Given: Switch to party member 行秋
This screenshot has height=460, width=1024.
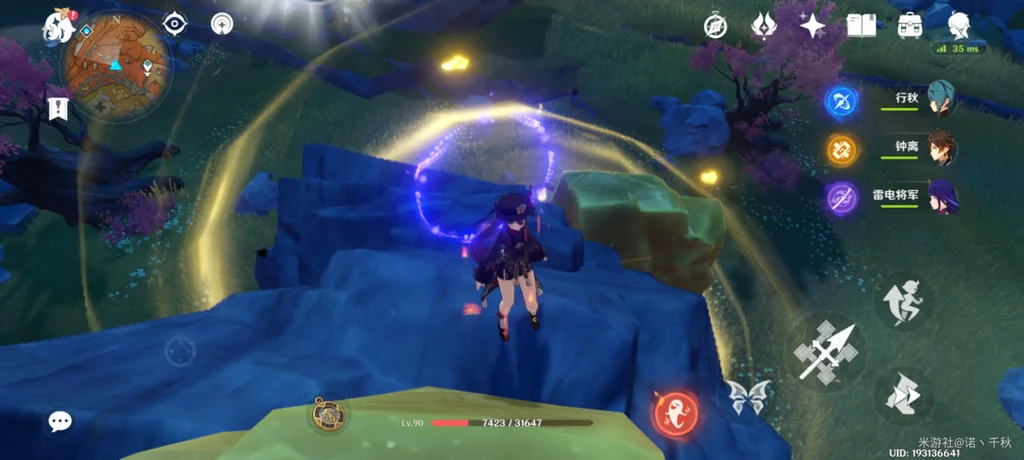Looking at the screenshot, I should (x=941, y=99).
